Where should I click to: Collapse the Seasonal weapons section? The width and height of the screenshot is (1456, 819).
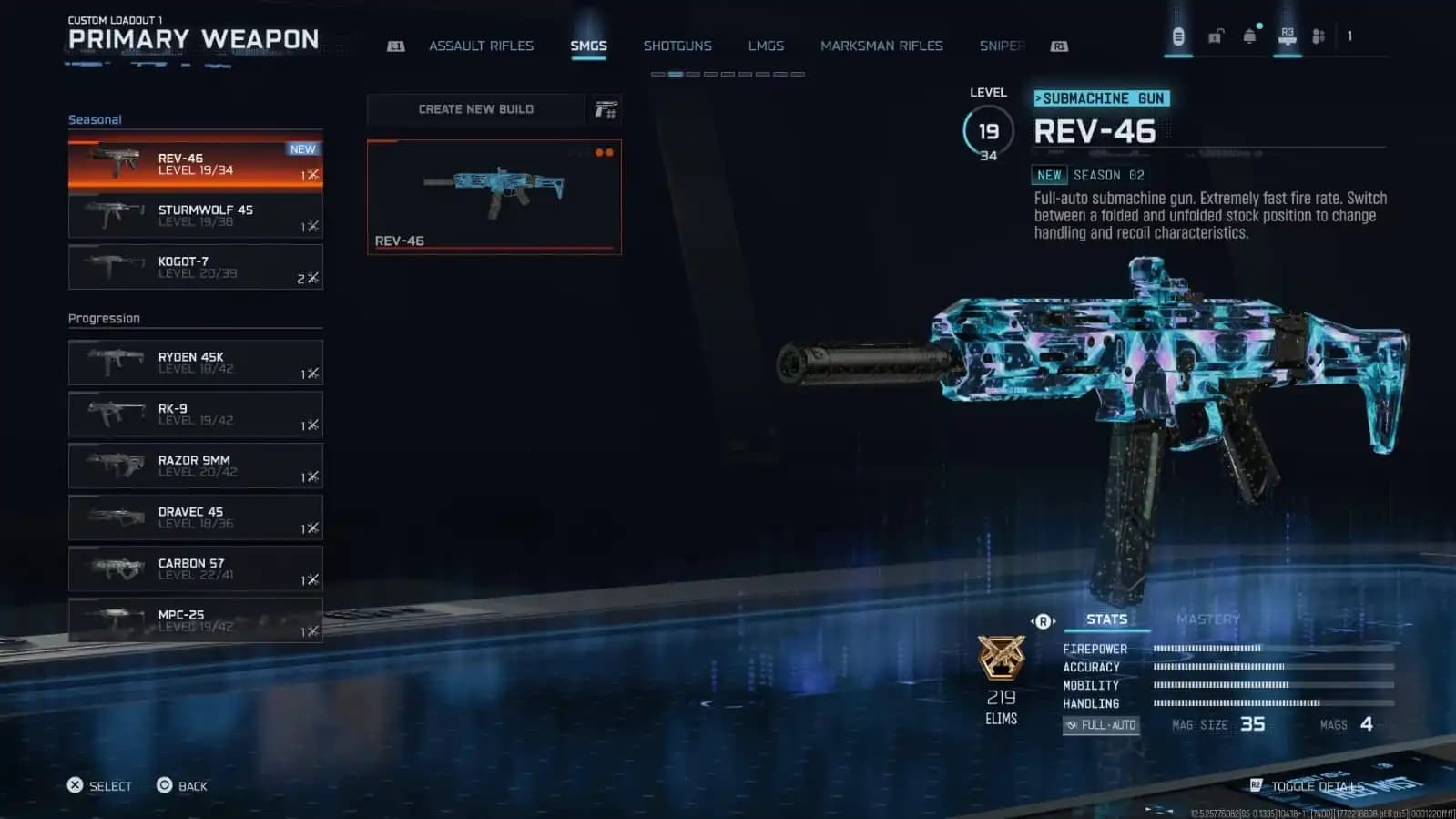[95, 119]
